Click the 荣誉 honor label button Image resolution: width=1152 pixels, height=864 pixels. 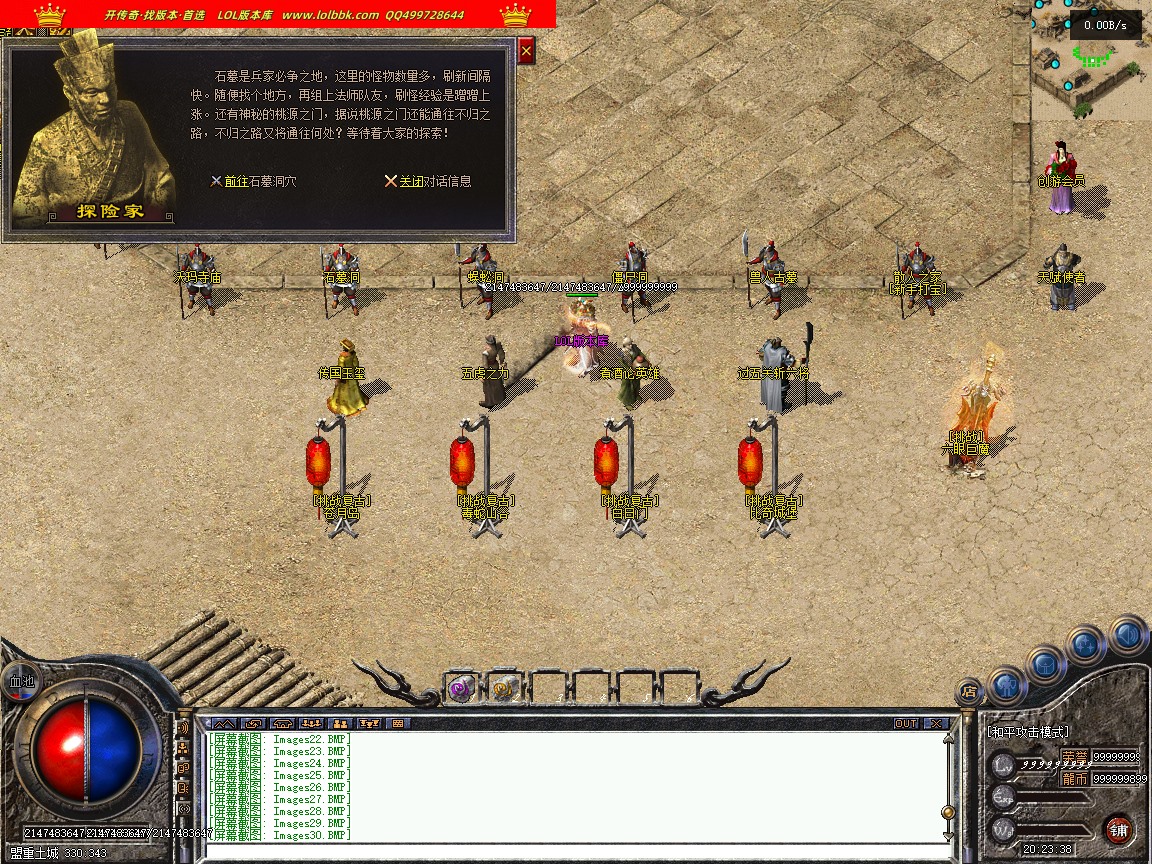point(1074,756)
